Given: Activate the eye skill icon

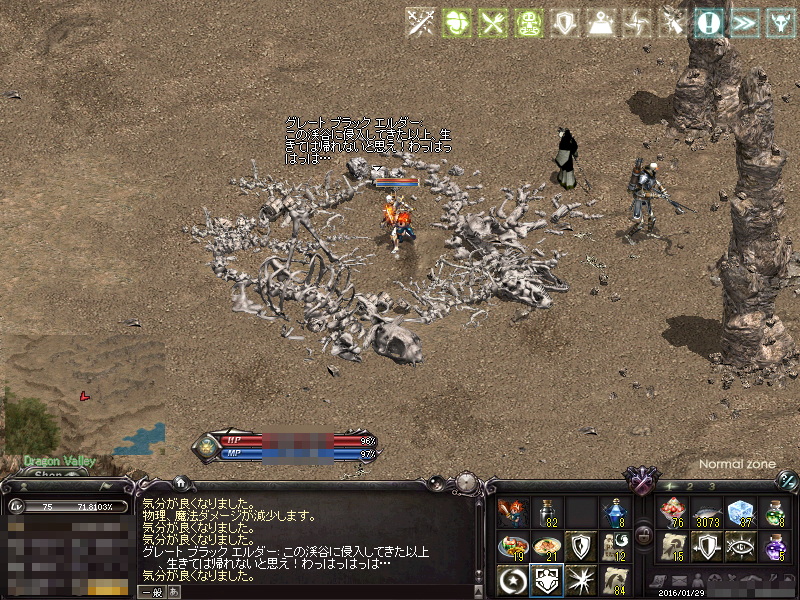Looking at the screenshot, I should tap(740, 547).
